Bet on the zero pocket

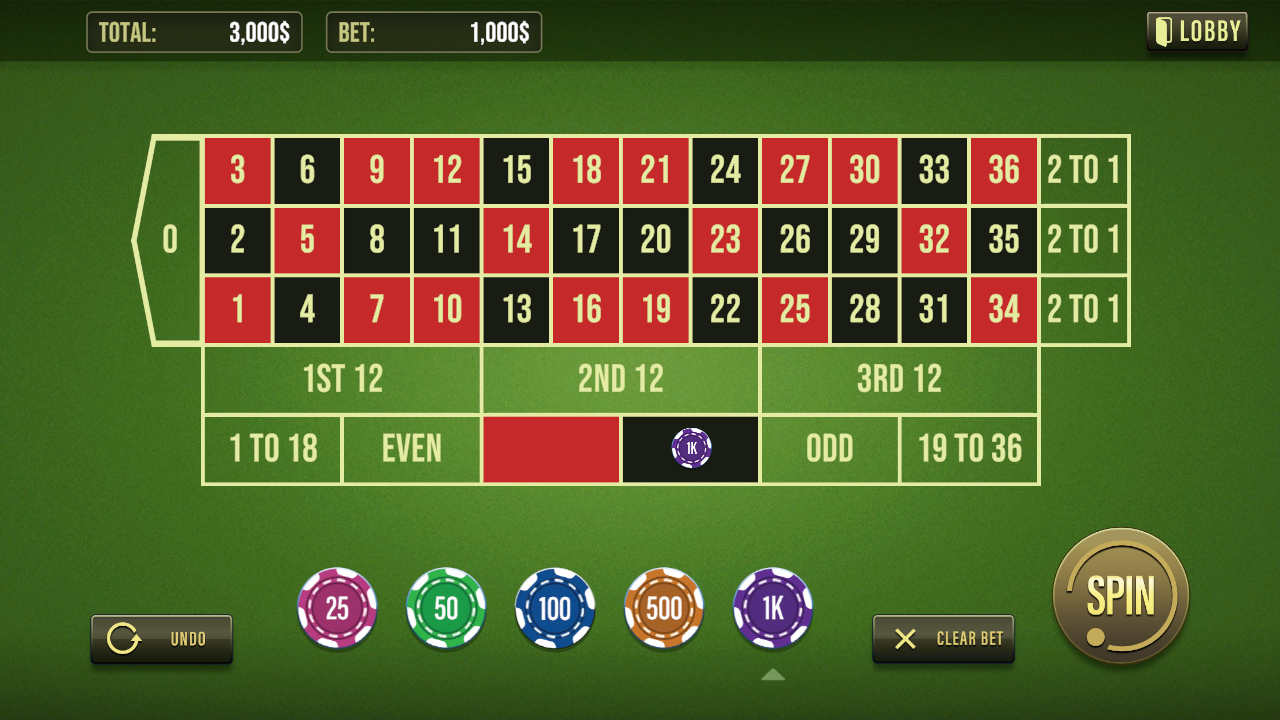click(x=171, y=240)
